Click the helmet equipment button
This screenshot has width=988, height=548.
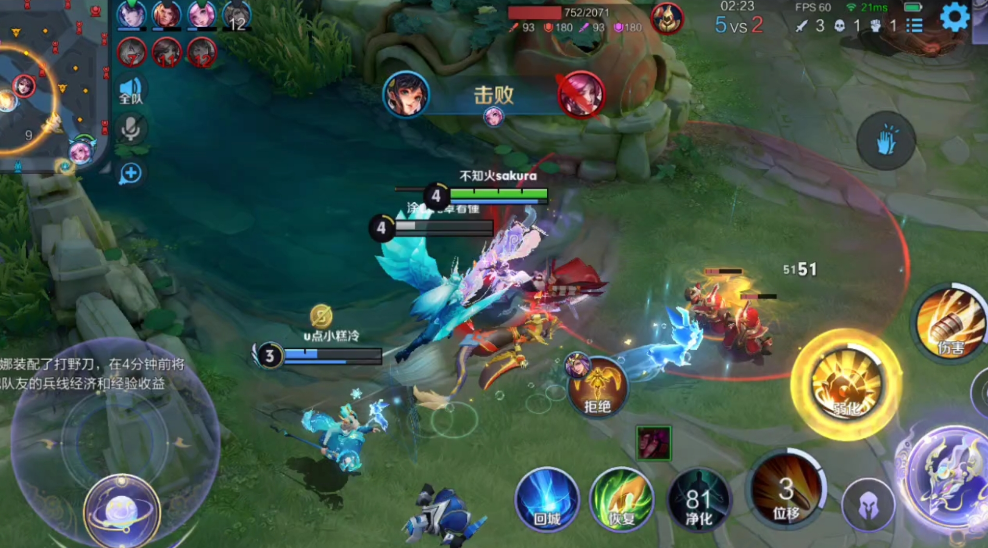click(867, 505)
